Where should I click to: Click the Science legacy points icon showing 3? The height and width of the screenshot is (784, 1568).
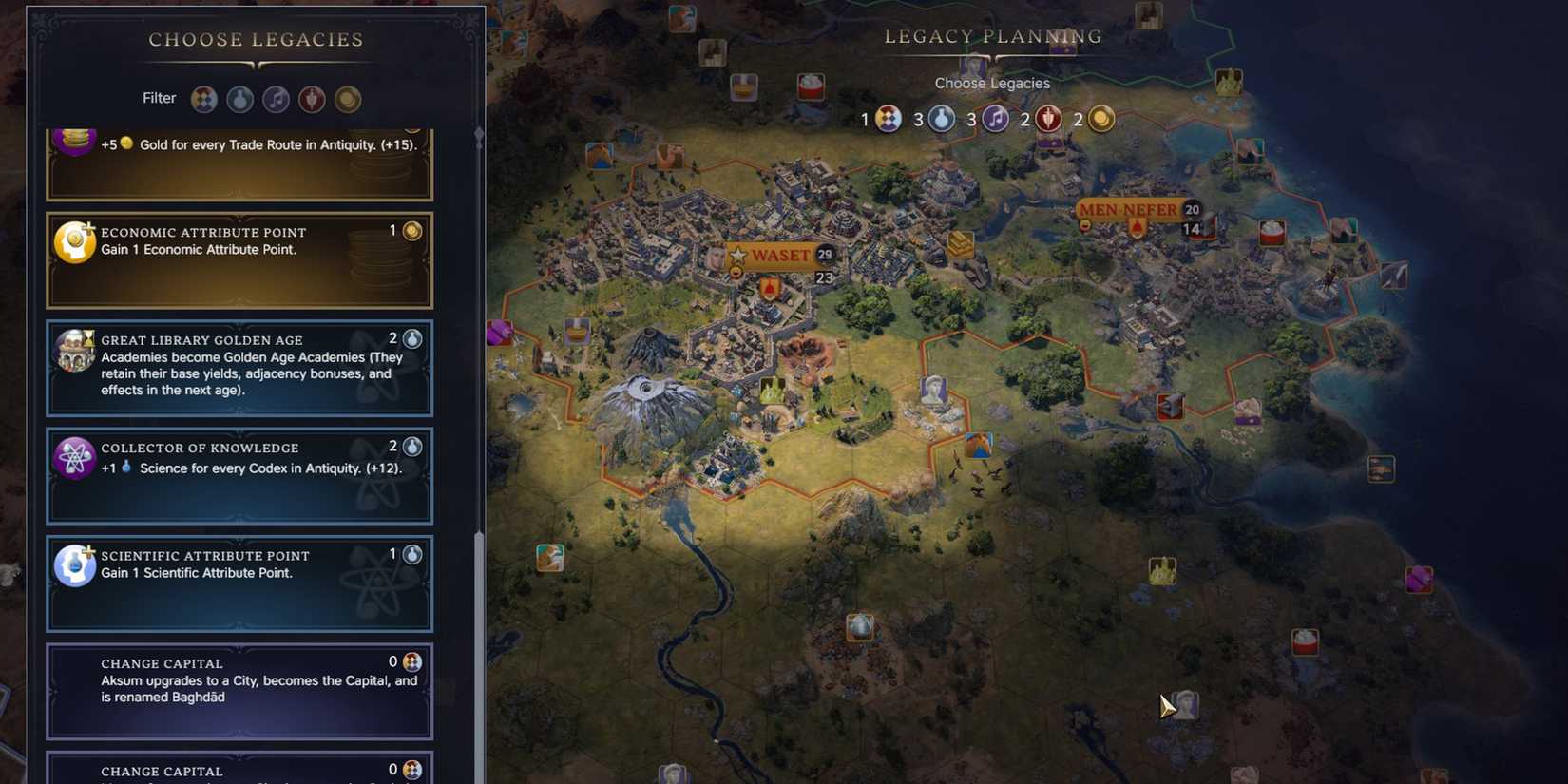941,119
